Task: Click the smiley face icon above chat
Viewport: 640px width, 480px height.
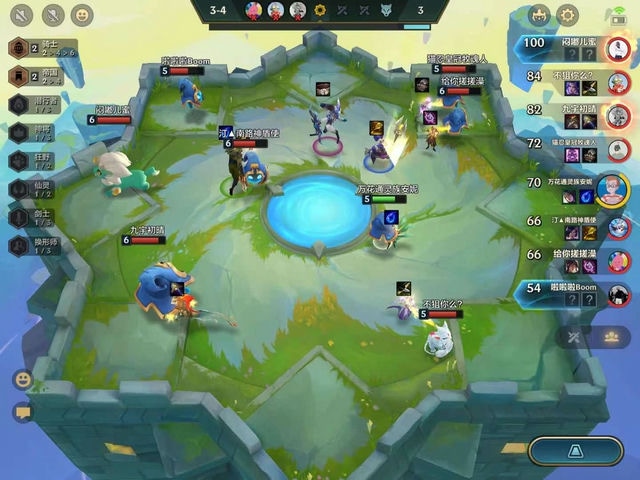Action: click(22, 380)
